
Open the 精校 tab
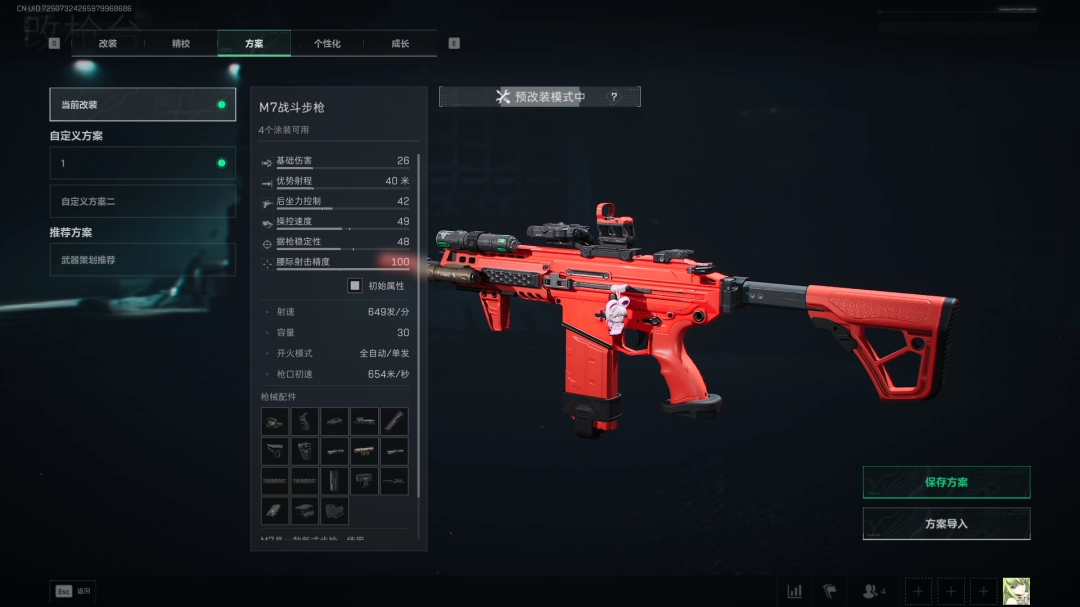(x=181, y=44)
